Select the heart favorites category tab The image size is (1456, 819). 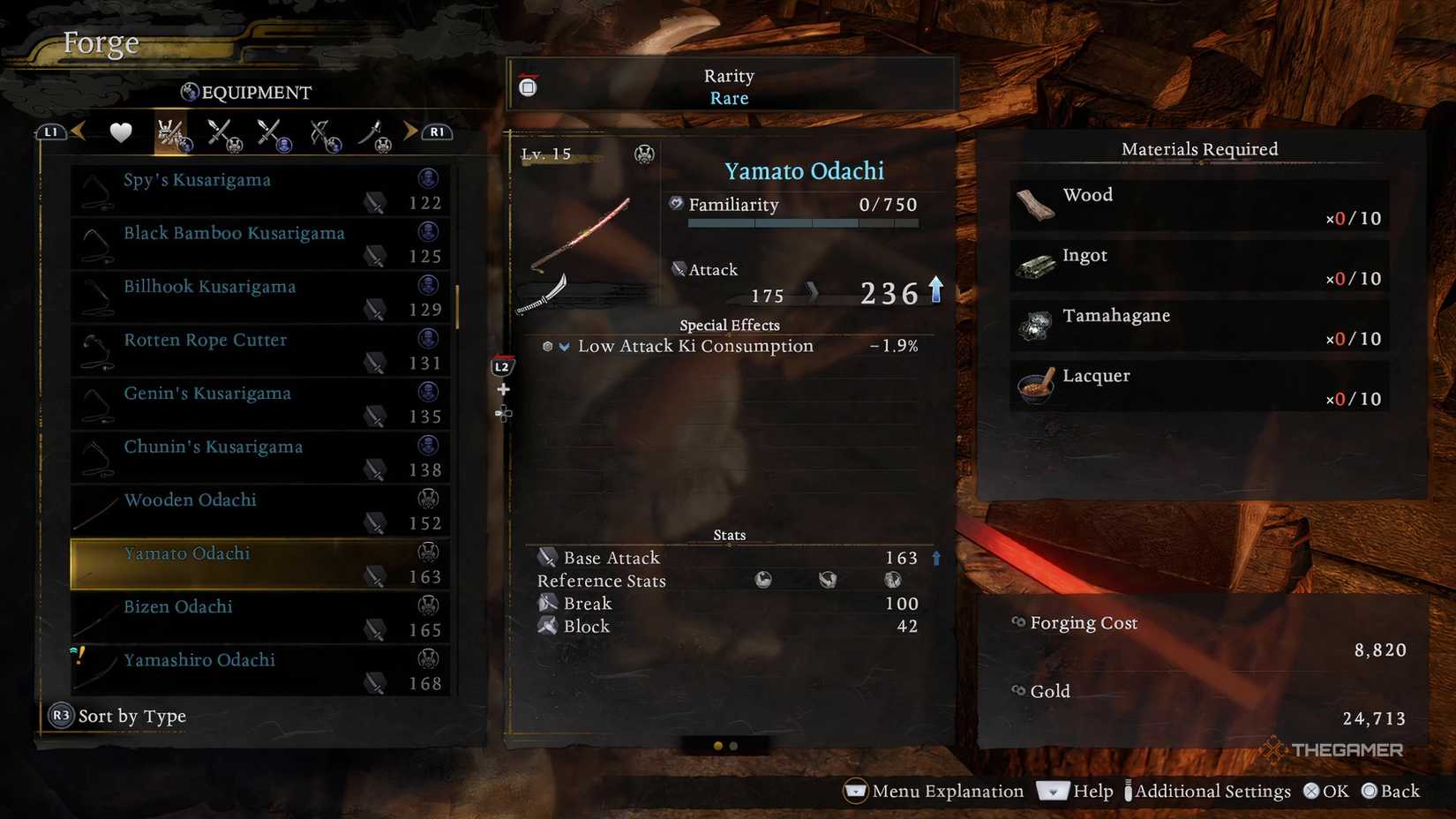119,131
